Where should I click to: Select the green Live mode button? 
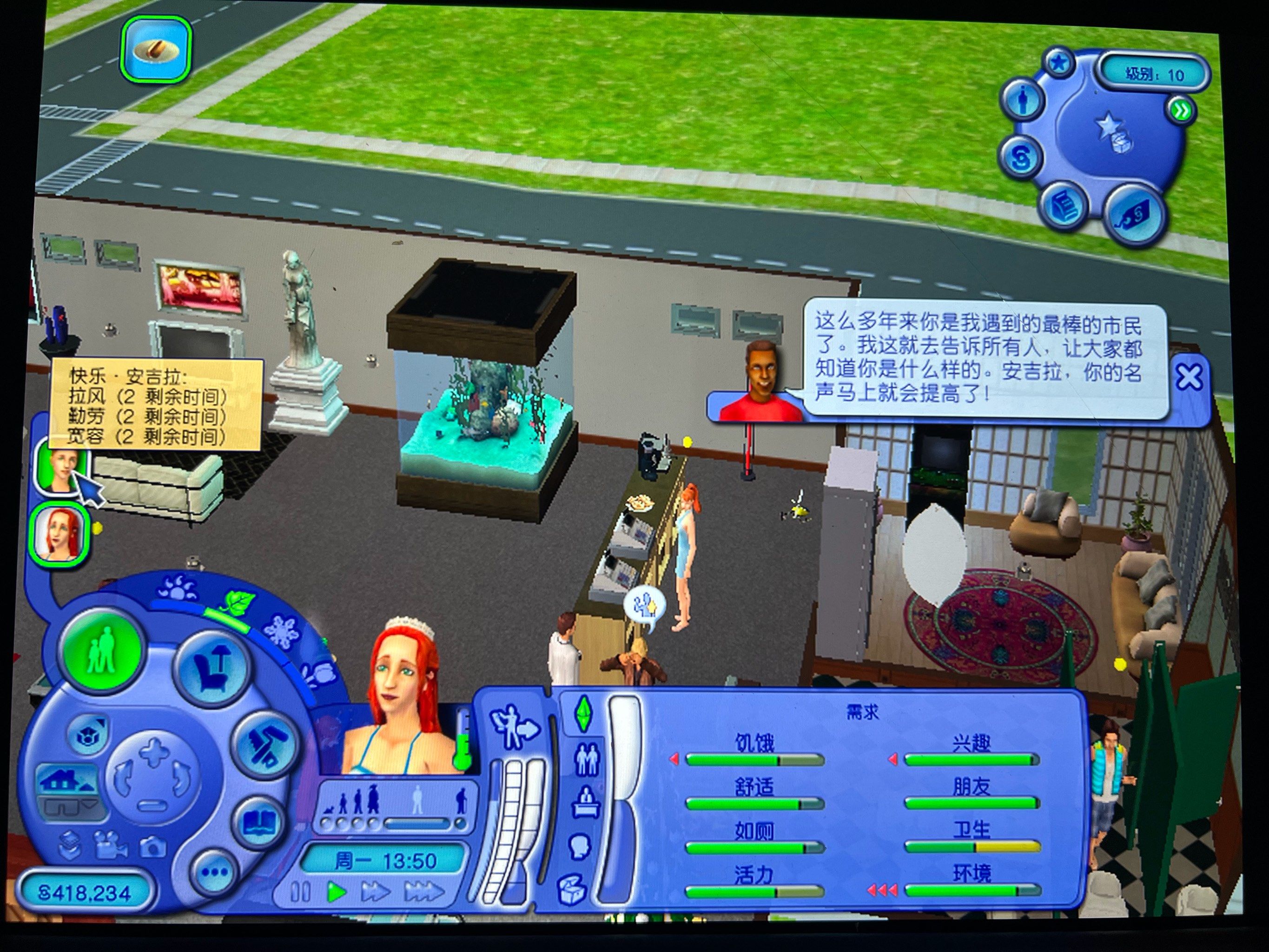pyautogui.click(x=103, y=648)
